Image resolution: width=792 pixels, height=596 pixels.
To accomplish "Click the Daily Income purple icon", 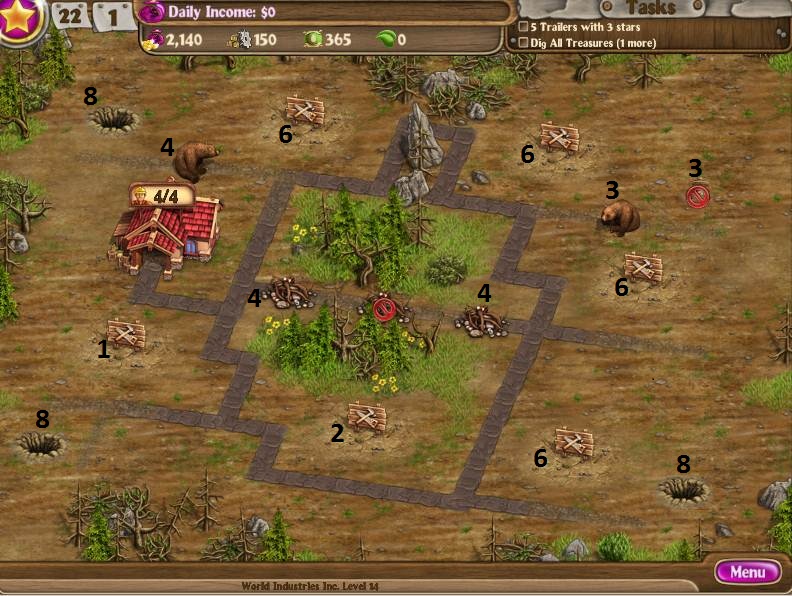I will (x=152, y=12).
